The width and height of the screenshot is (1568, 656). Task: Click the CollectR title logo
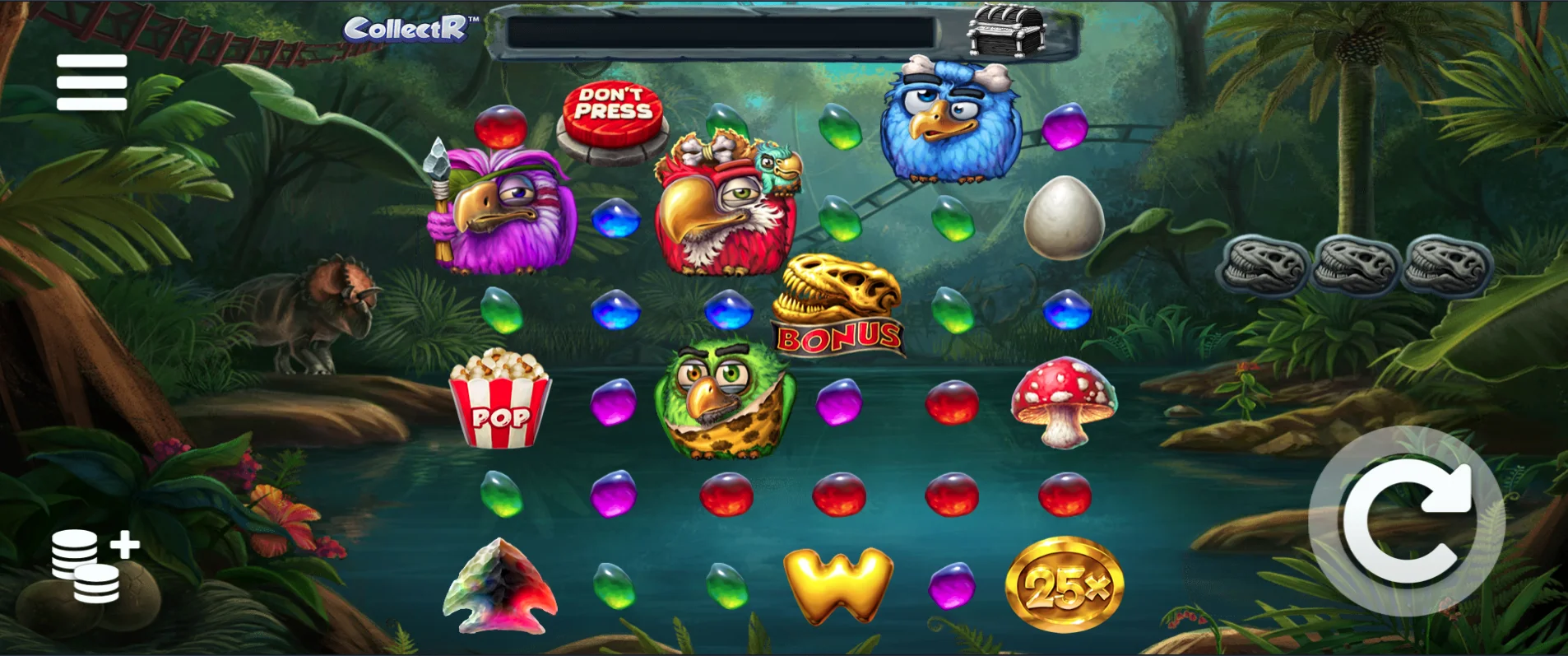pos(406,29)
